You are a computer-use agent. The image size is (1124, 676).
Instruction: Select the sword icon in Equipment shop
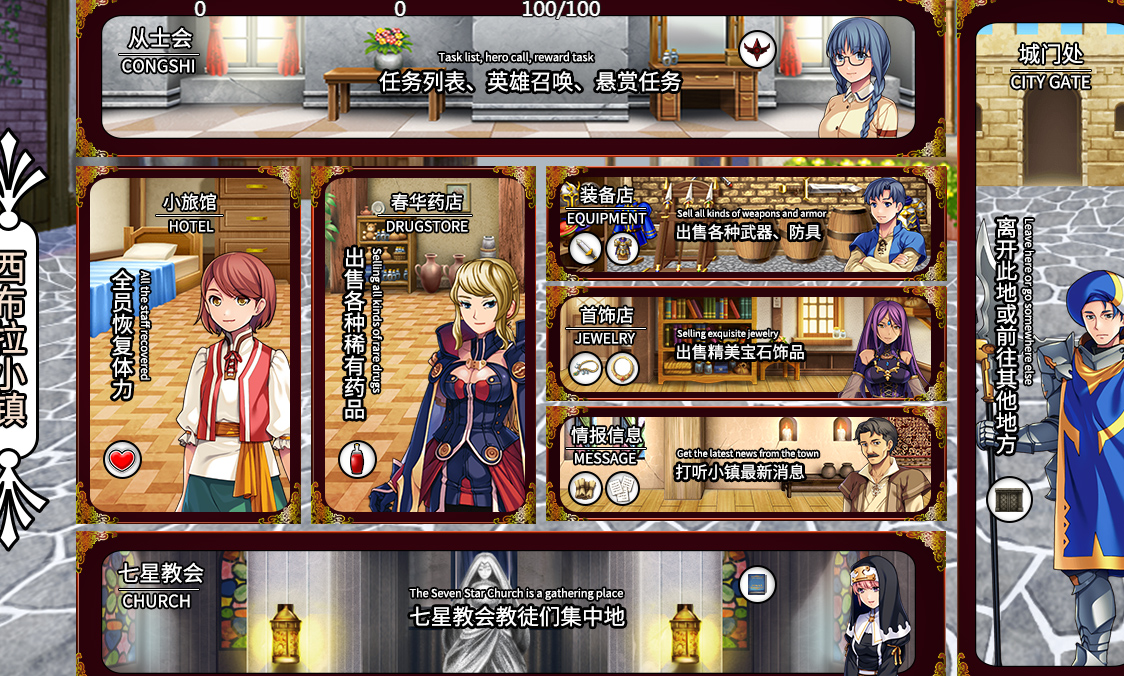pos(585,248)
